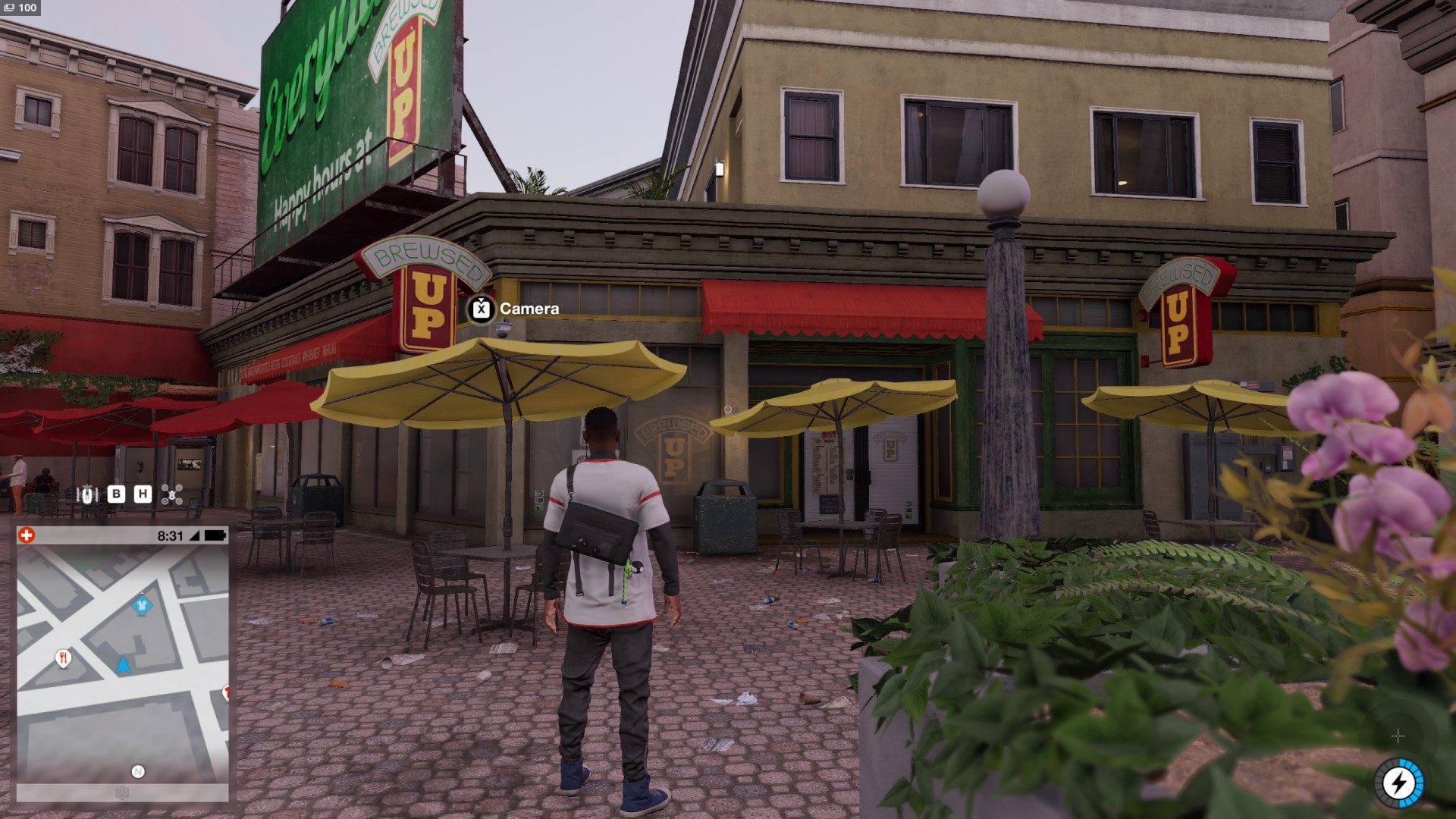Click the red cross icon on phone header
1456x819 pixels.
tap(26, 535)
